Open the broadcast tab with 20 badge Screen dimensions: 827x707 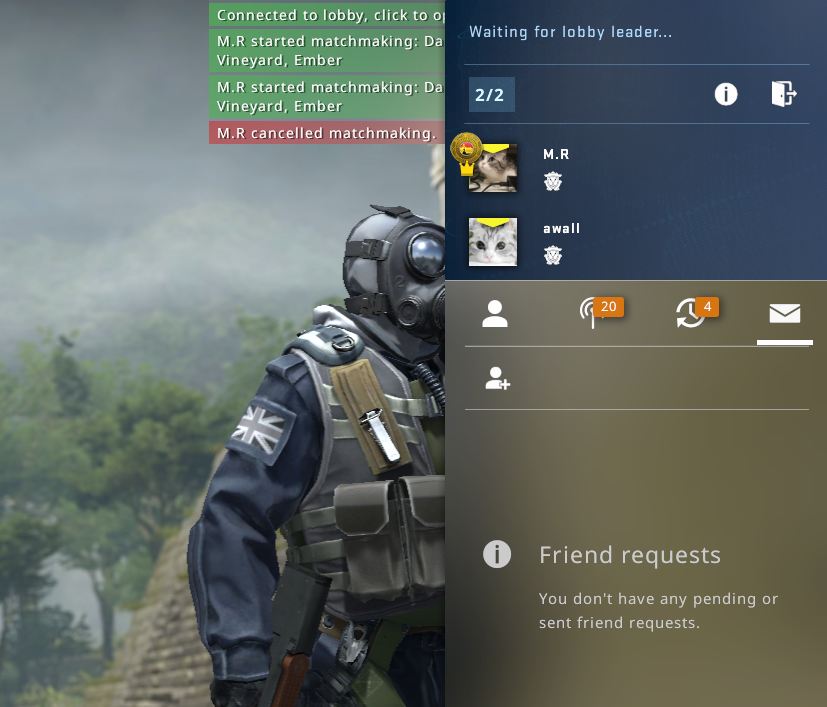coord(593,313)
